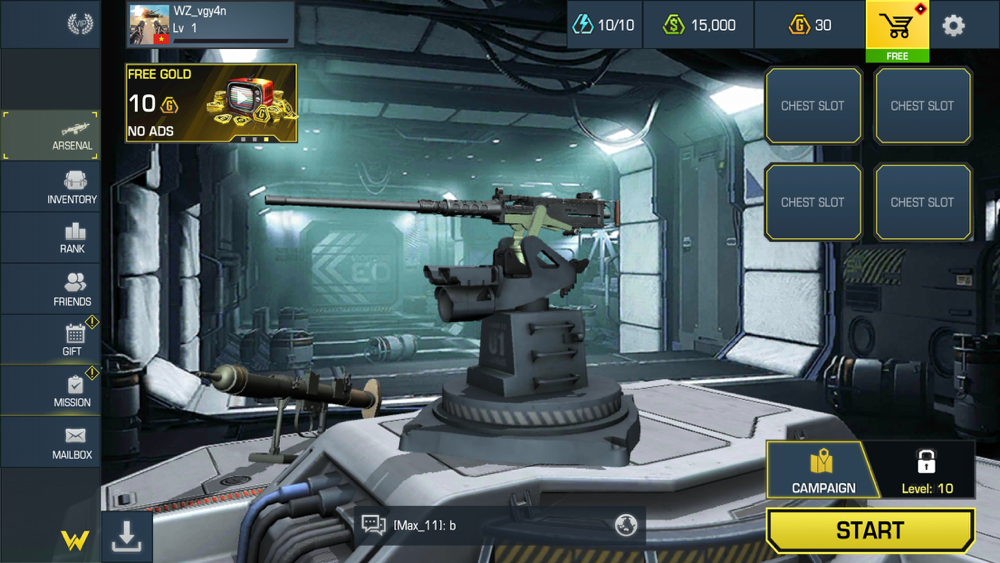
Task: Tap the energy 10/10 counter
Action: coord(603,25)
